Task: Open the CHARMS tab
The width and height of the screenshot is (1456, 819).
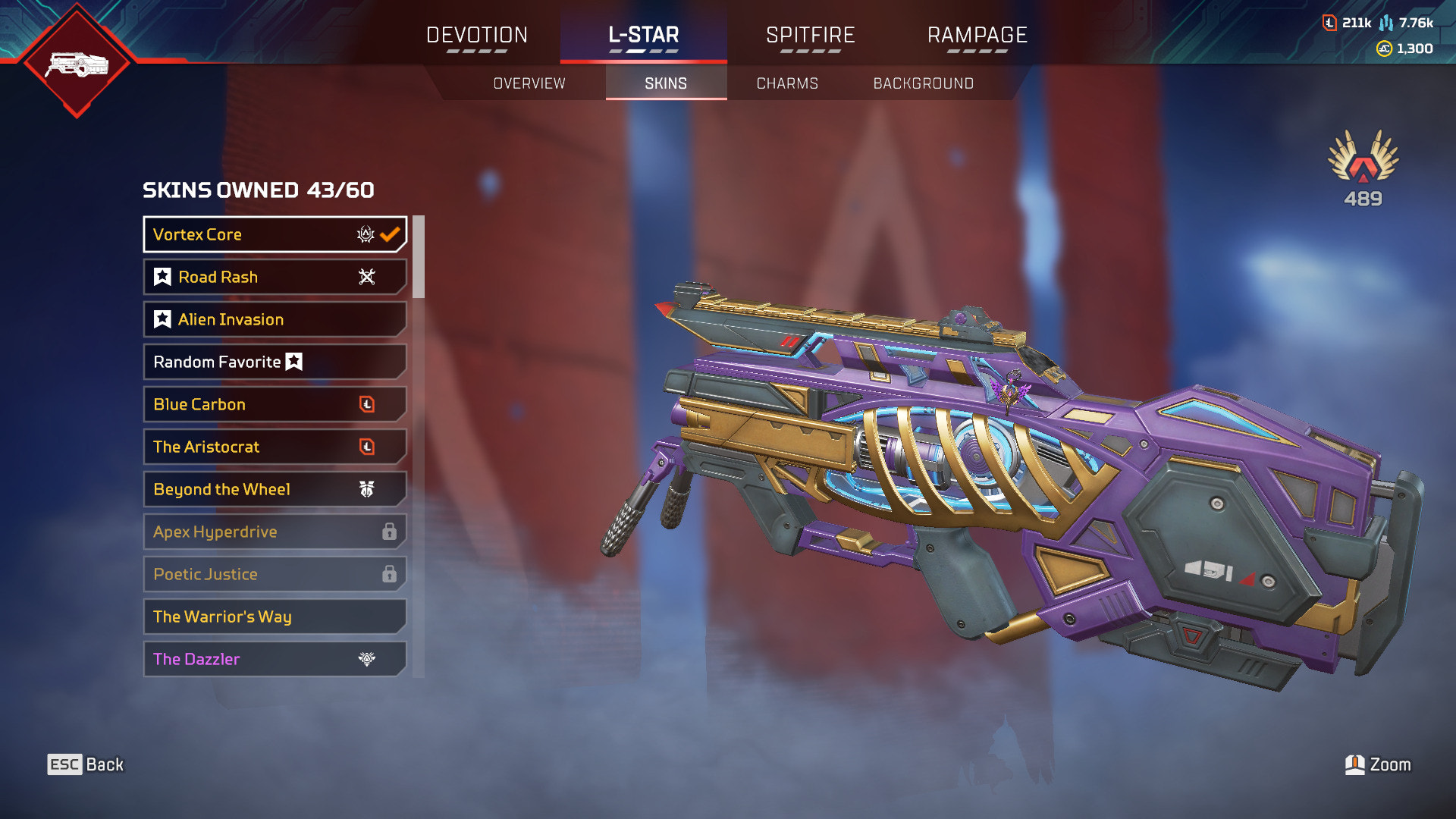Action: pos(786,83)
